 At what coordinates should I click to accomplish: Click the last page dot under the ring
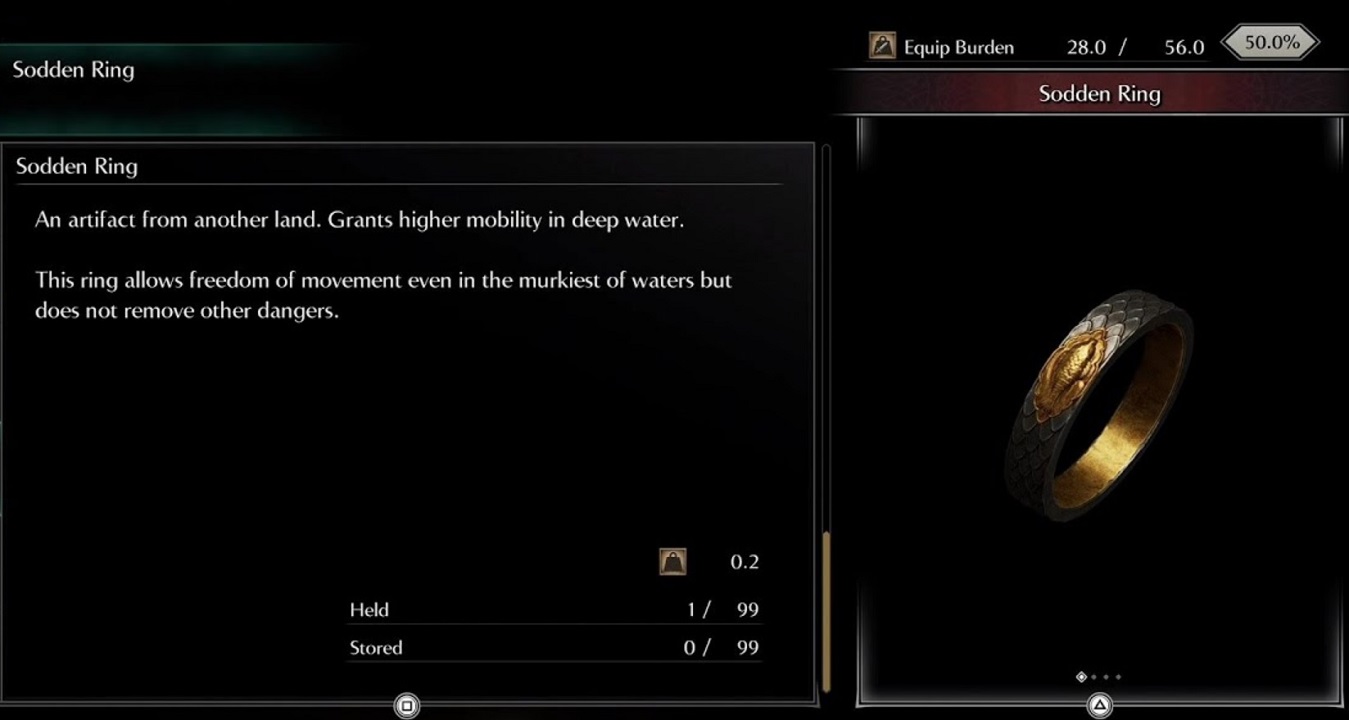coord(1118,676)
